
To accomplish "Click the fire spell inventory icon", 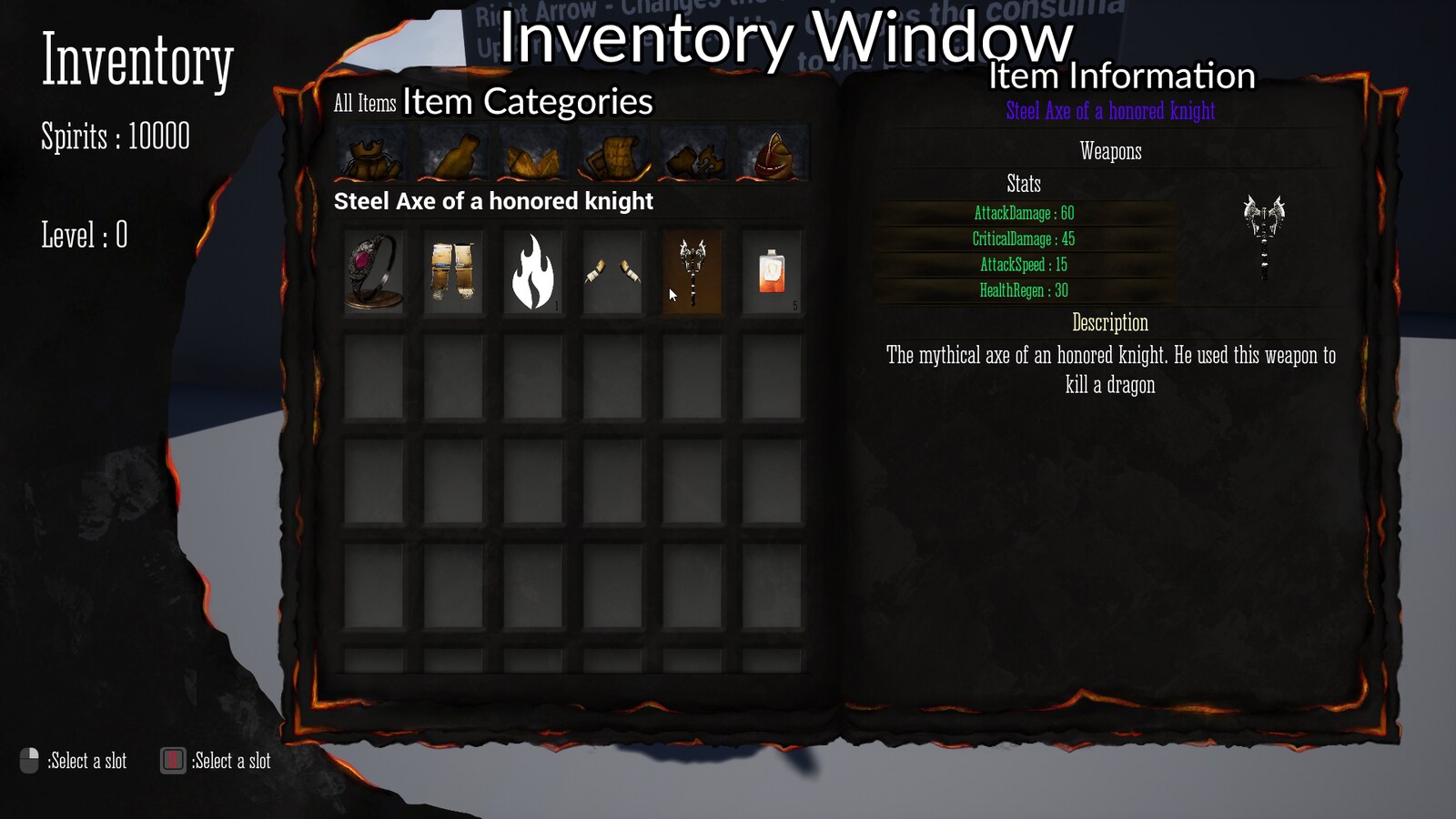I will [x=532, y=271].
